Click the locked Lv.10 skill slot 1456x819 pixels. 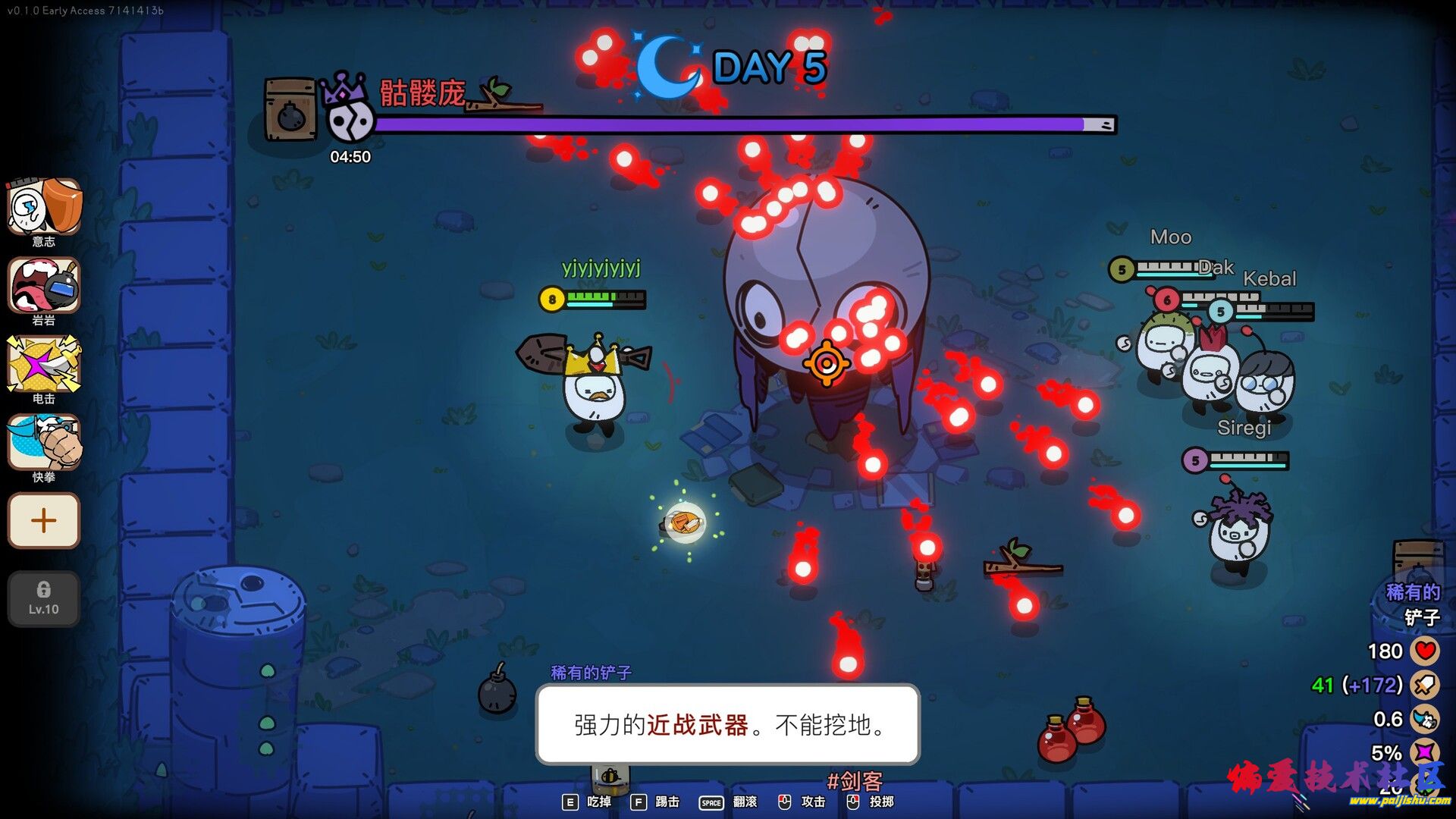44,598
